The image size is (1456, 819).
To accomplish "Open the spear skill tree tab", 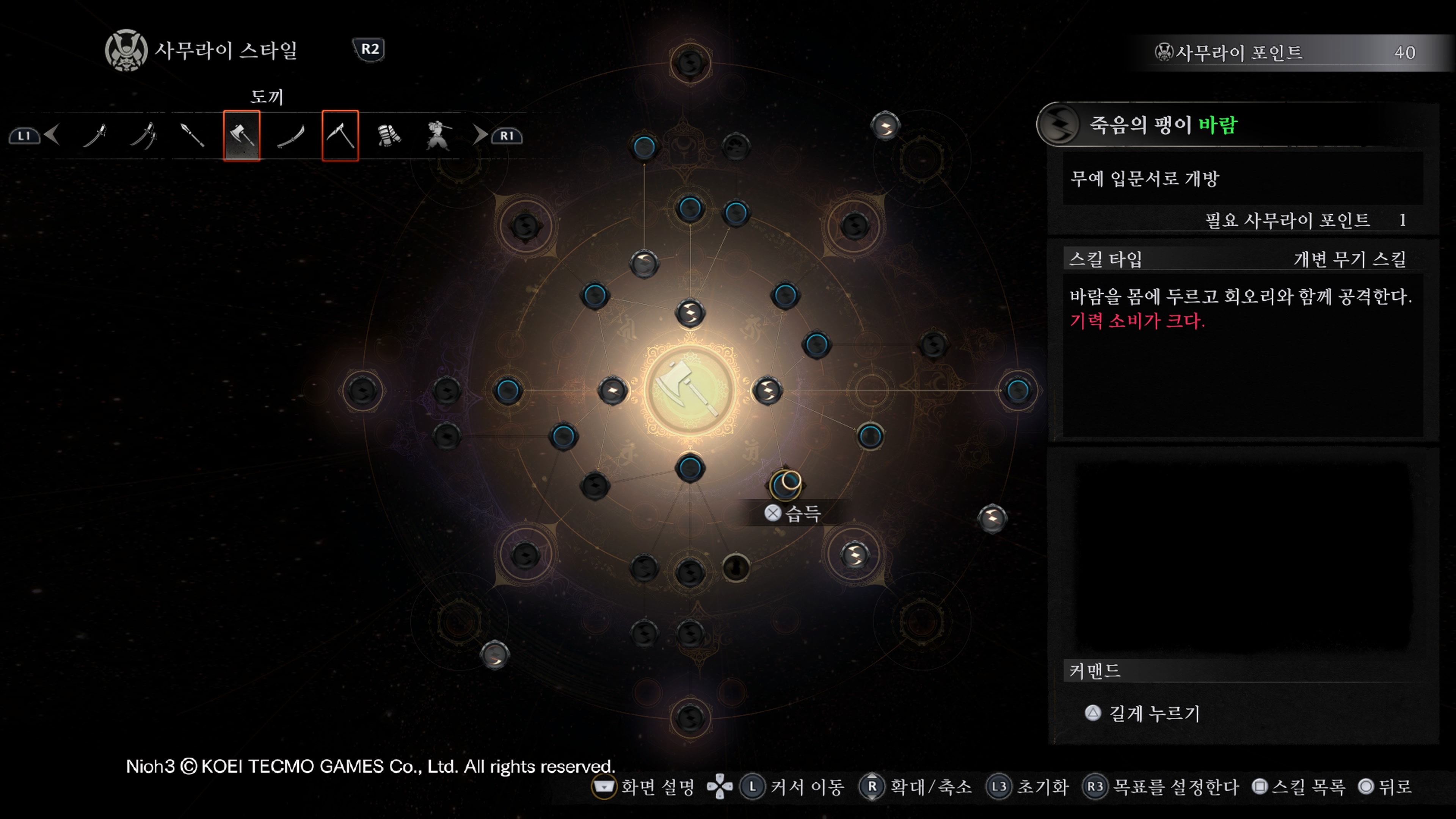I will click(193, 136).
